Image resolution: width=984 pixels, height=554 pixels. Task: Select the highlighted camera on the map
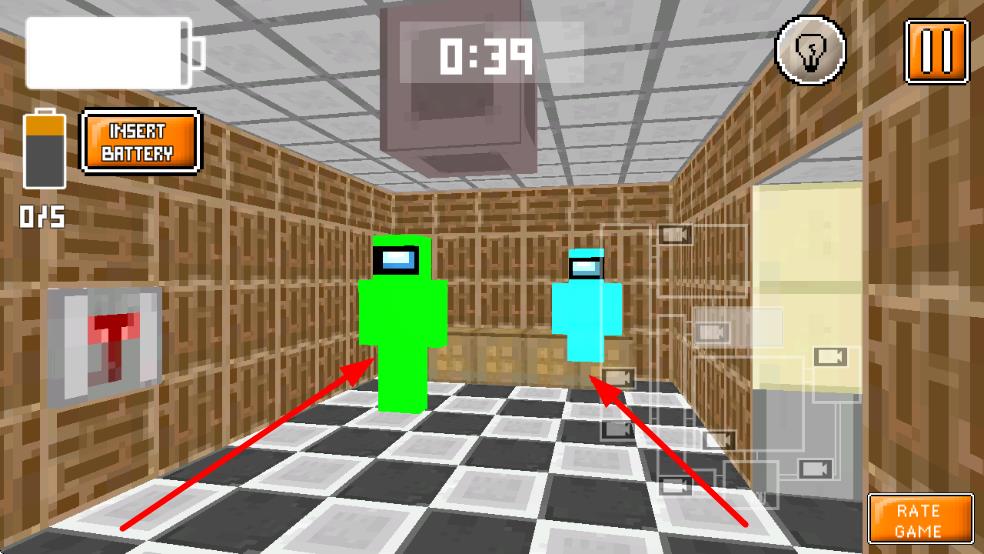pyautogui.click(x=711, y=331)
